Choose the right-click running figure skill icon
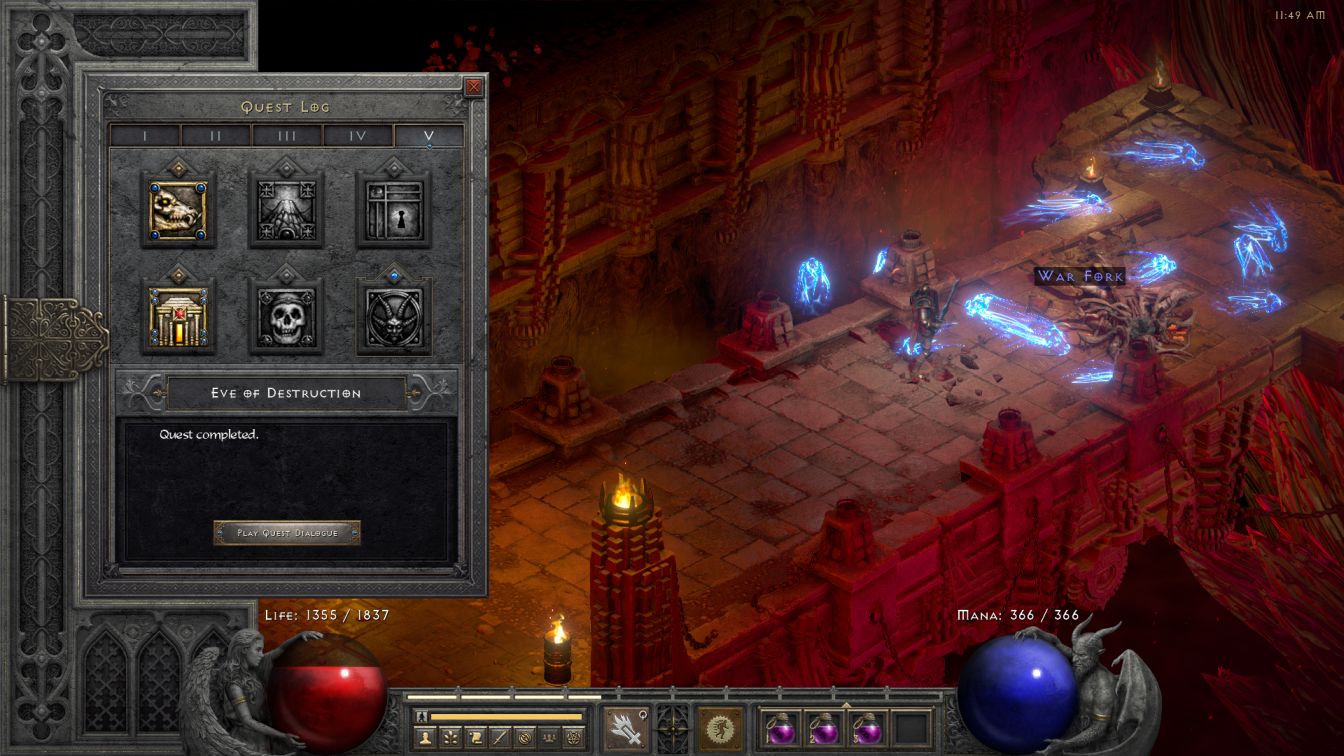1344x756 pixels. pyautogui.click(x=720, y=728)
